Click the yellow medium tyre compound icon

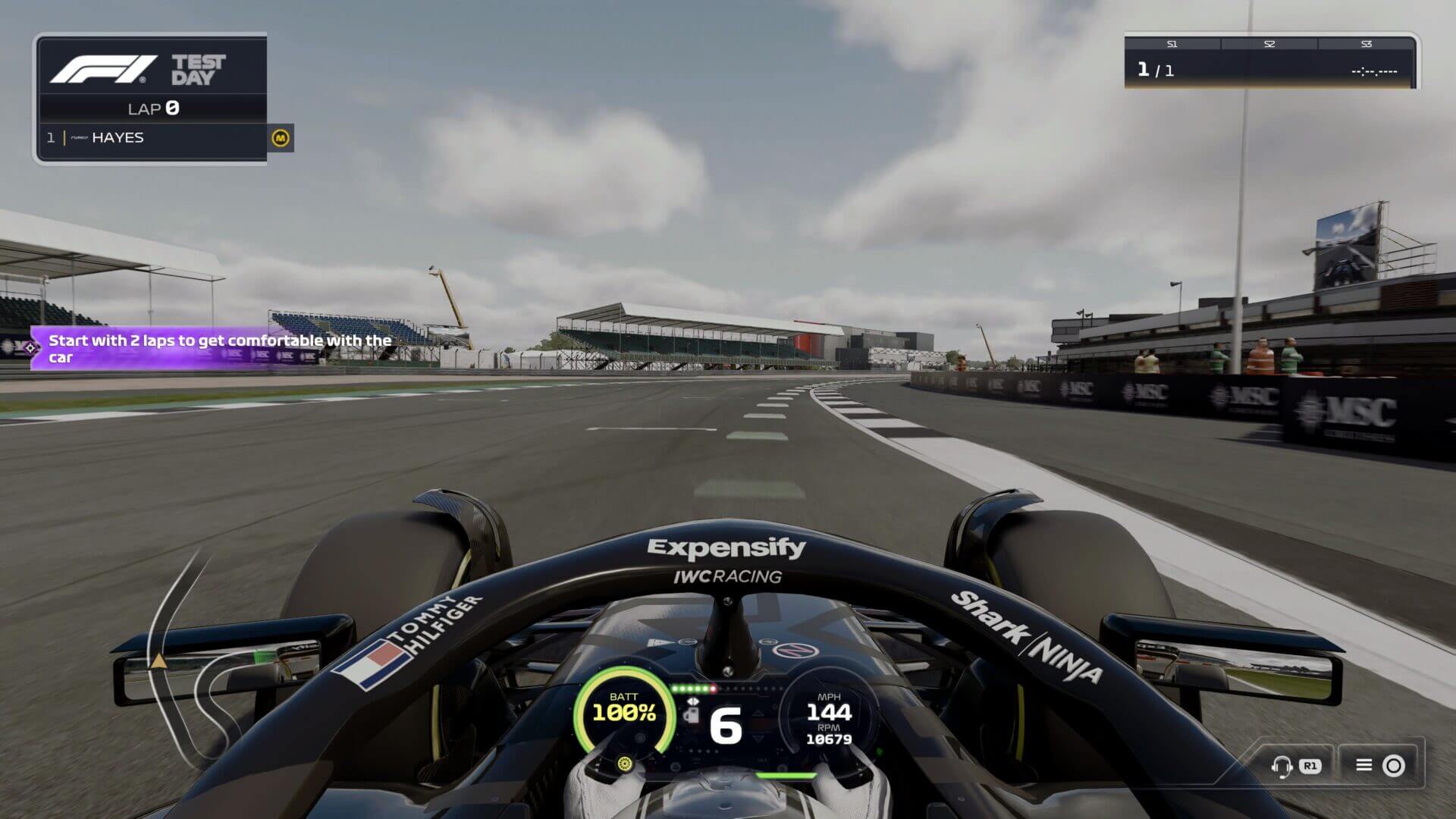tap(281, 138)
